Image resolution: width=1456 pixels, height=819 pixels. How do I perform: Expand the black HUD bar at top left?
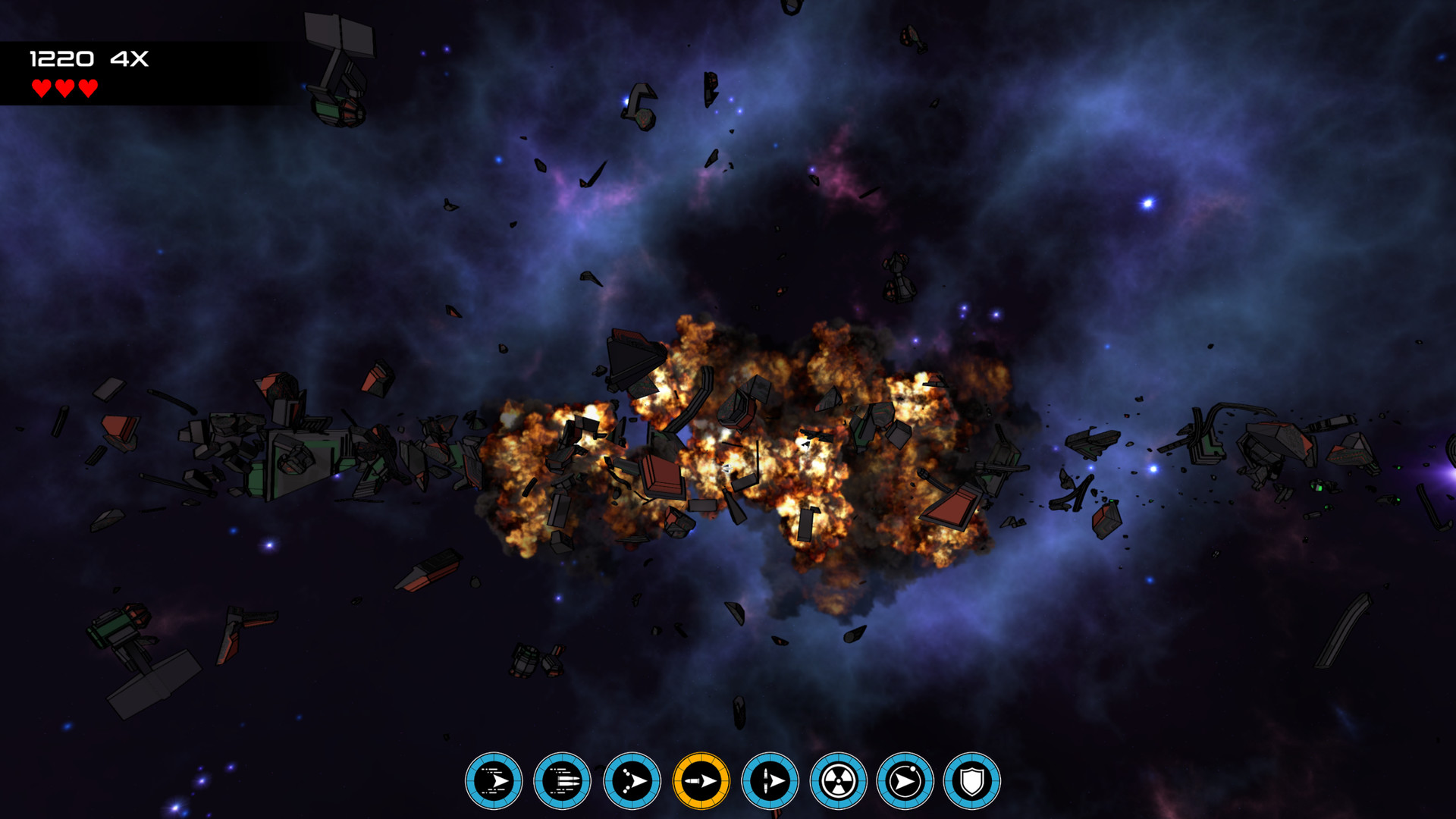[x=152, y=72]
